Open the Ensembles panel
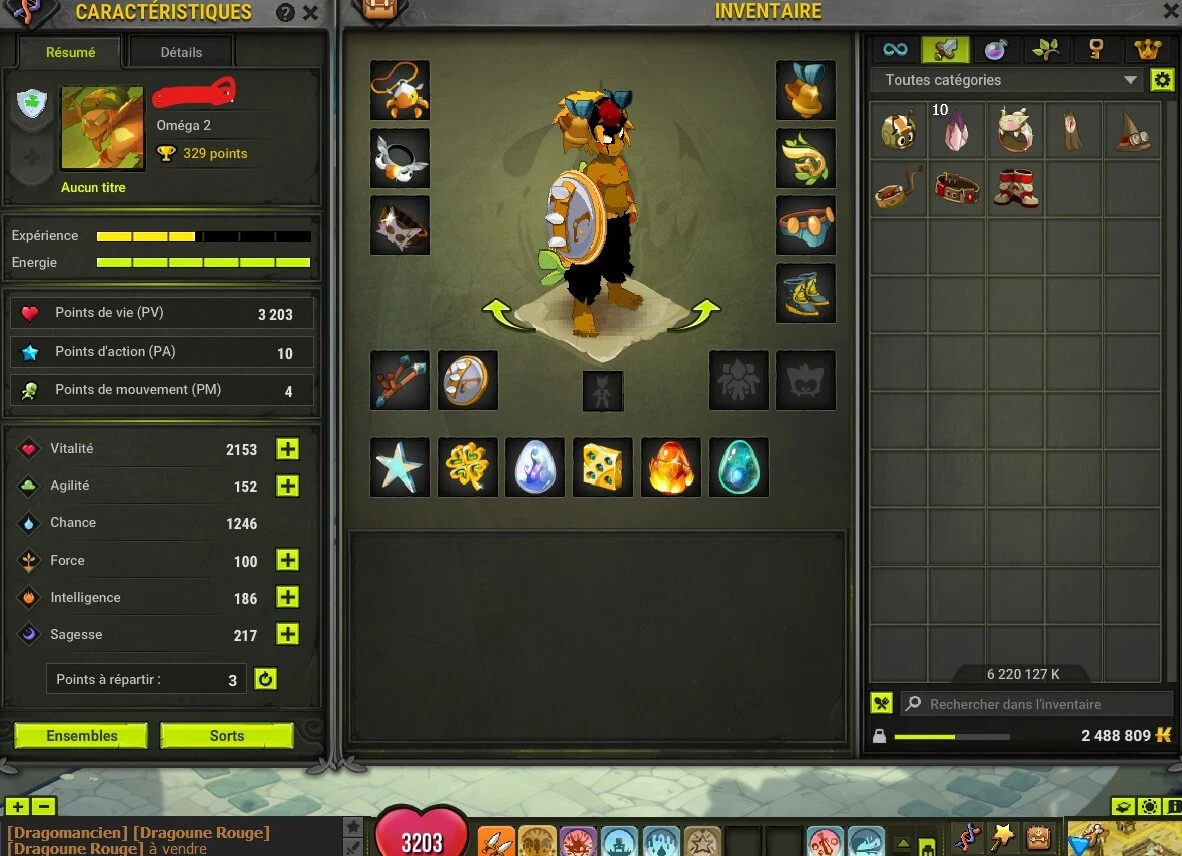 click(x=81, y=736)
